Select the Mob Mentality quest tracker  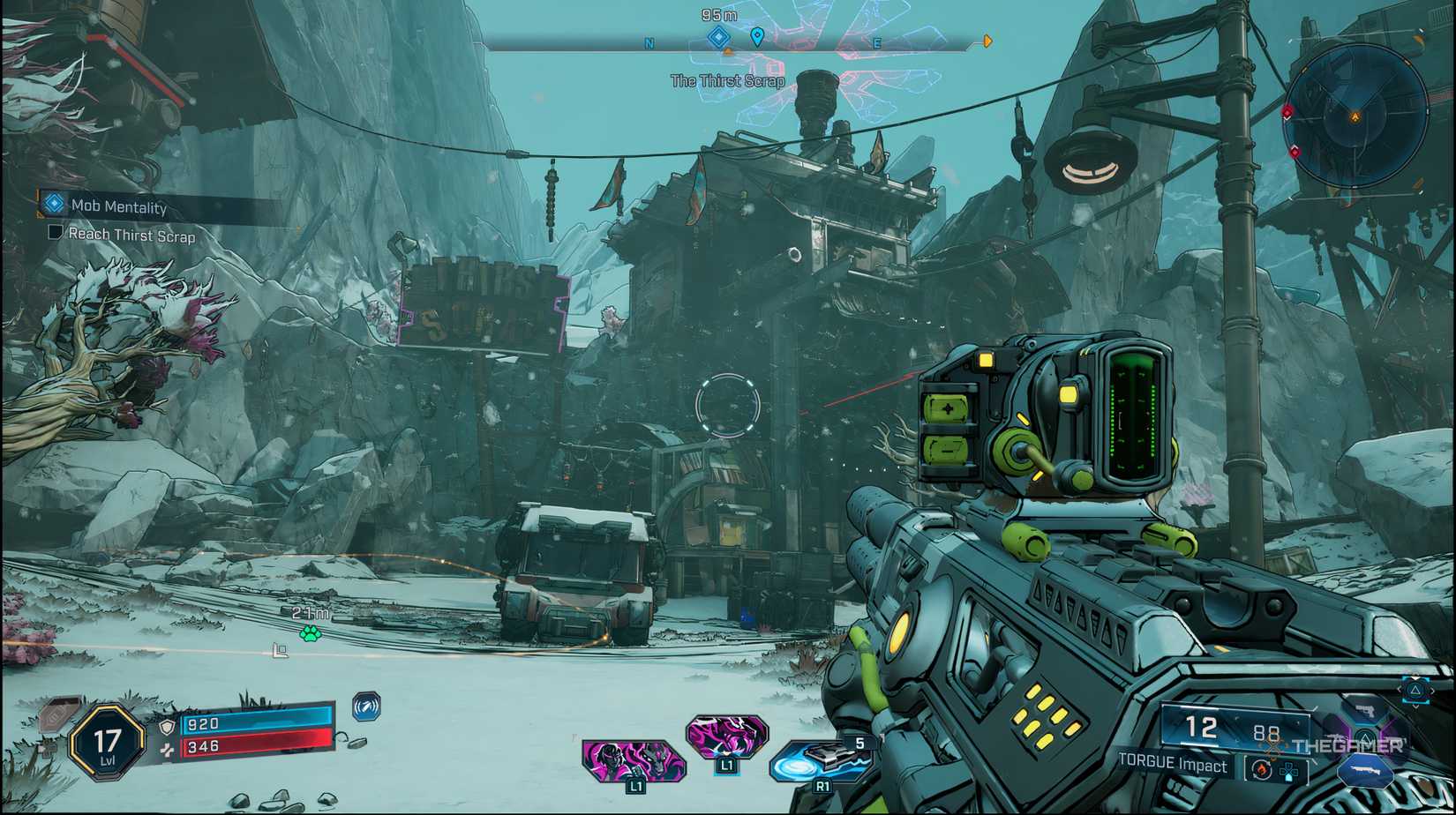118,206
